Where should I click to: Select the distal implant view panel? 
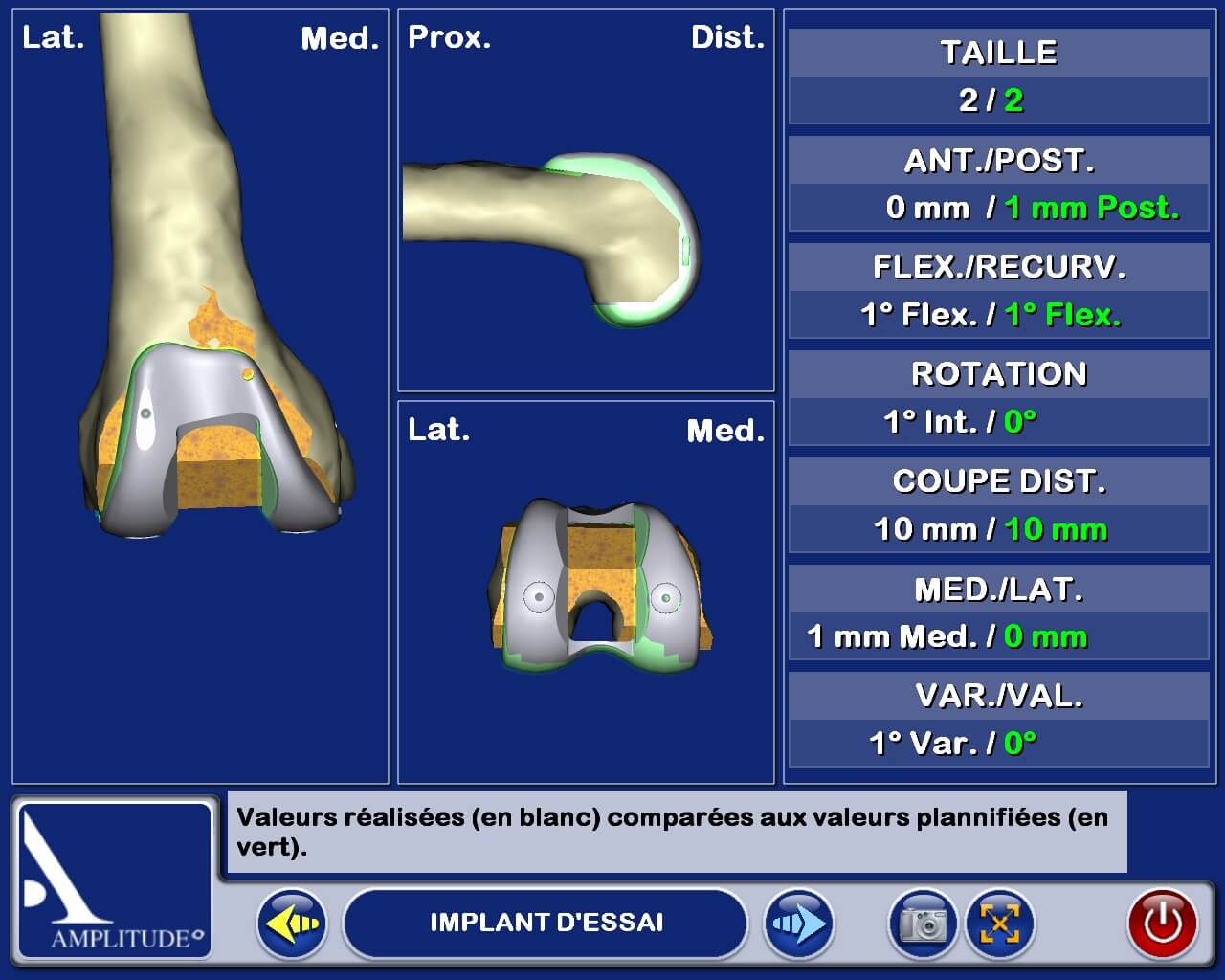[586, 592]
